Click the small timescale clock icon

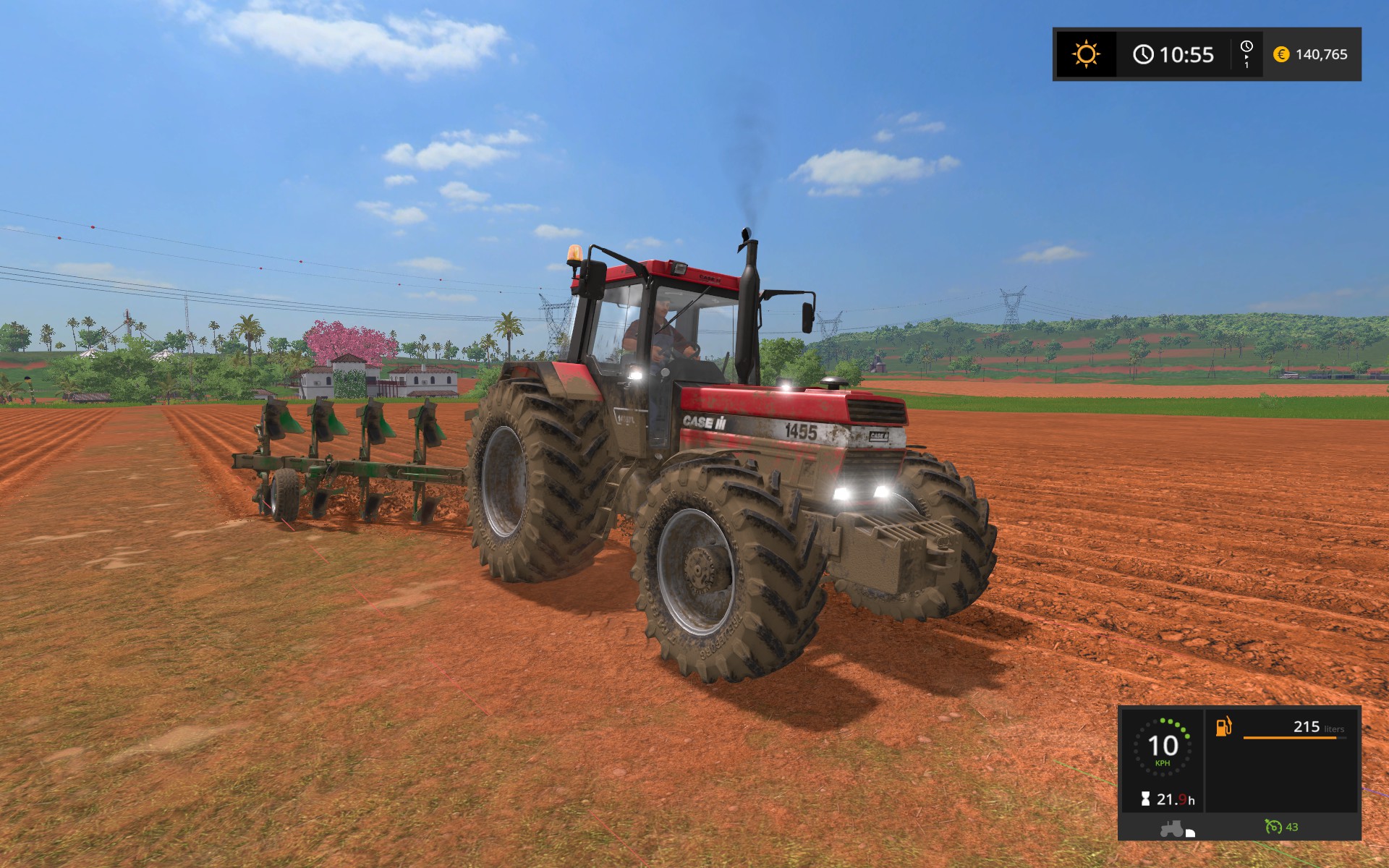[1246, 49]
